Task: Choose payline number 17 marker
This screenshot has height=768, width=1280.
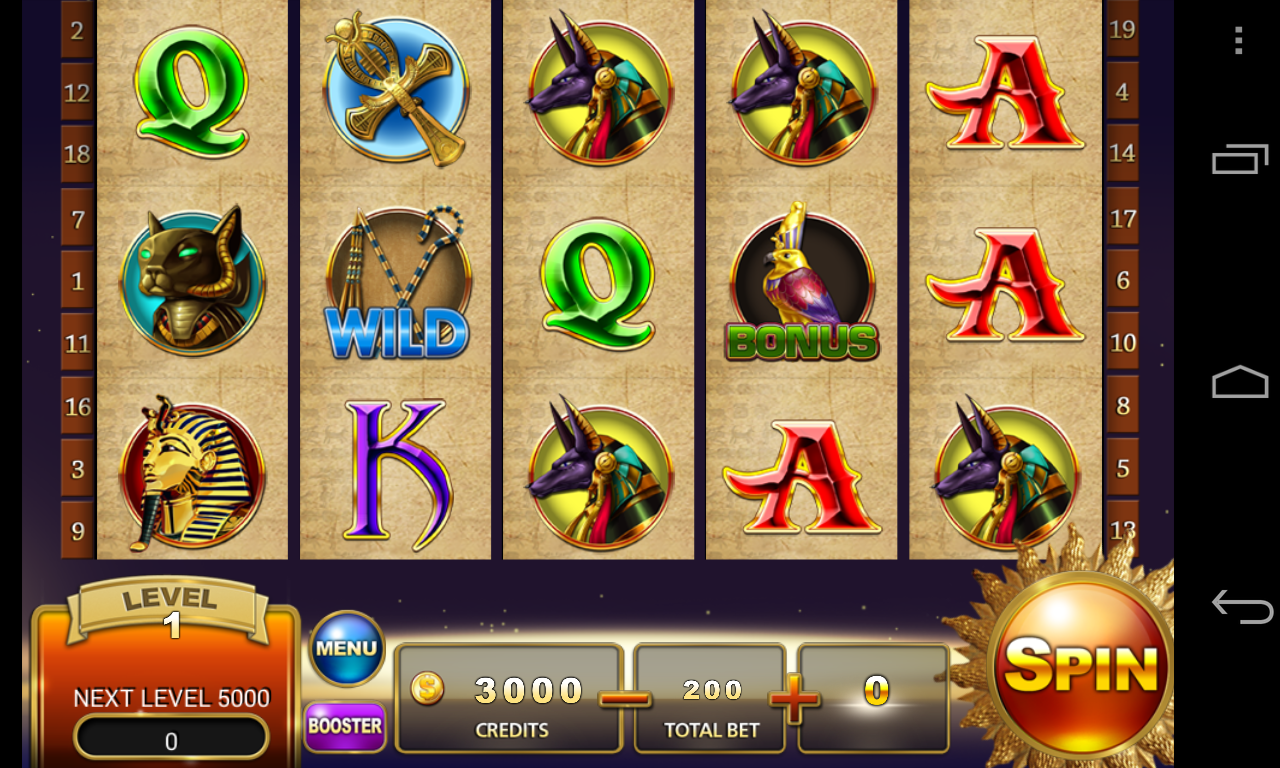Action: point(1123,217)
